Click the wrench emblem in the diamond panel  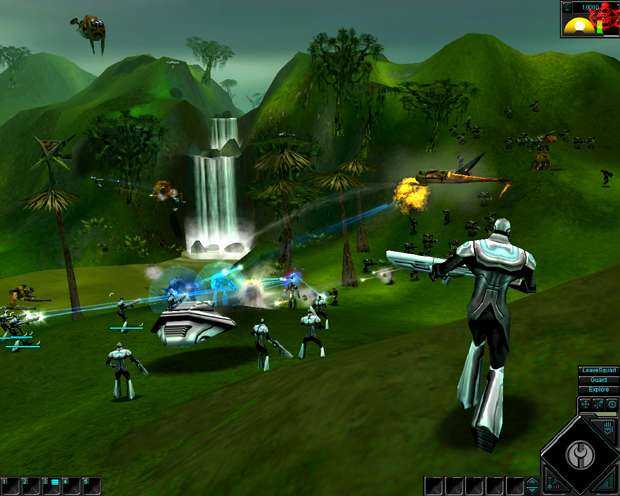[x=581, y=455]
